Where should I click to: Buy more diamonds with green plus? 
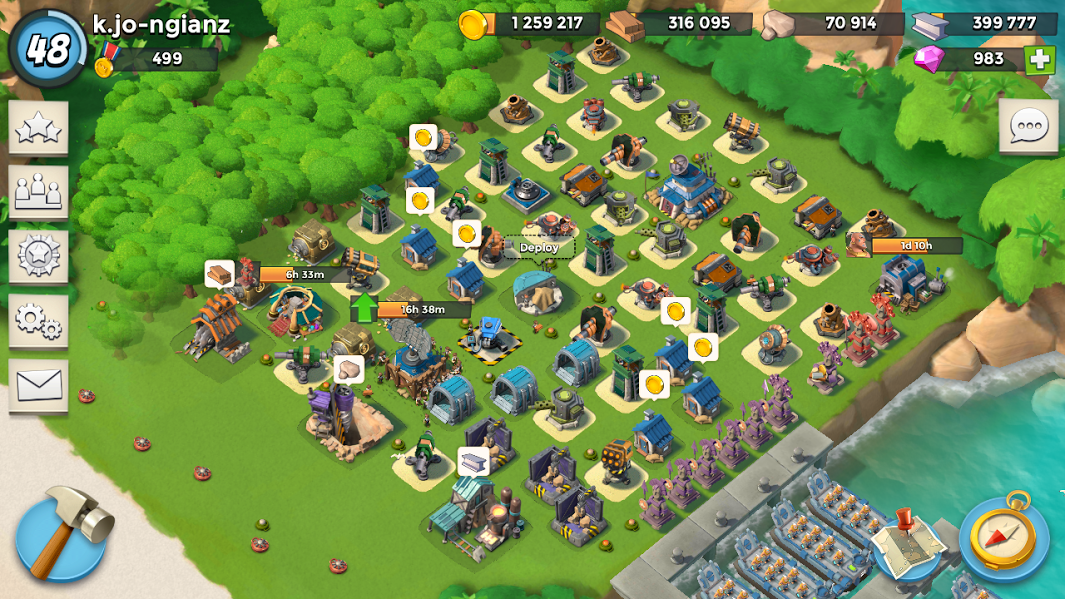coord(1039,59)
